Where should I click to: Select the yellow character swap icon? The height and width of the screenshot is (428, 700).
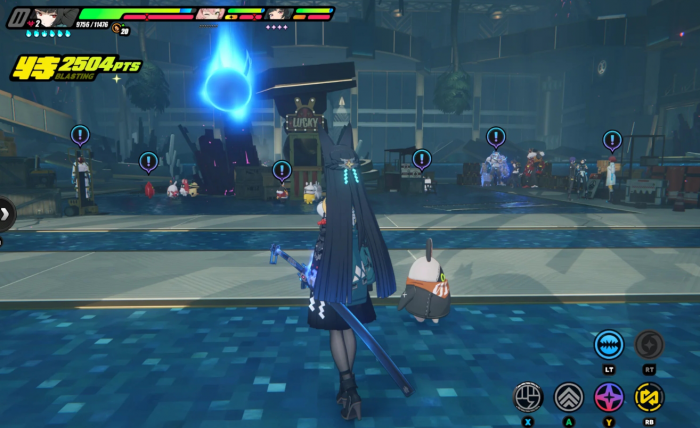click(x=649, y=397)
